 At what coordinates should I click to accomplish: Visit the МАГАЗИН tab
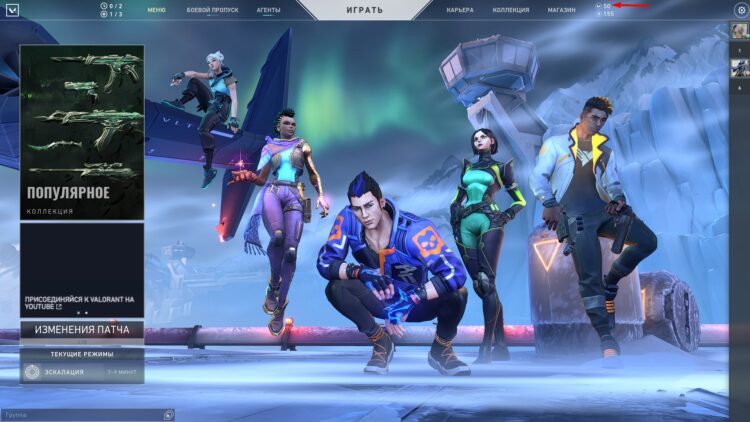[x=561, y=10]
